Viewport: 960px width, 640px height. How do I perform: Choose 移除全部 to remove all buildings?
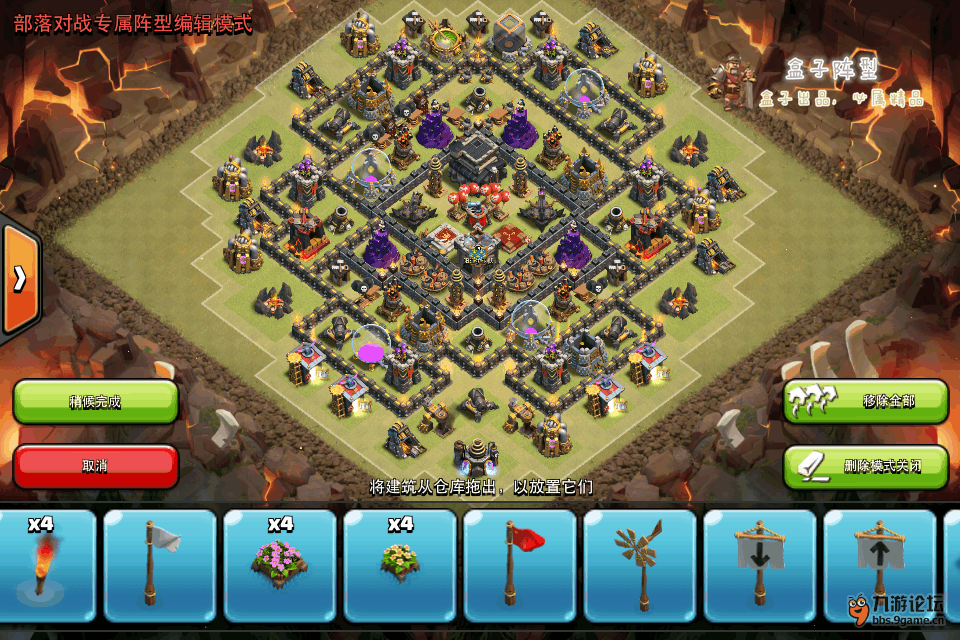click(x=865, y=402)
